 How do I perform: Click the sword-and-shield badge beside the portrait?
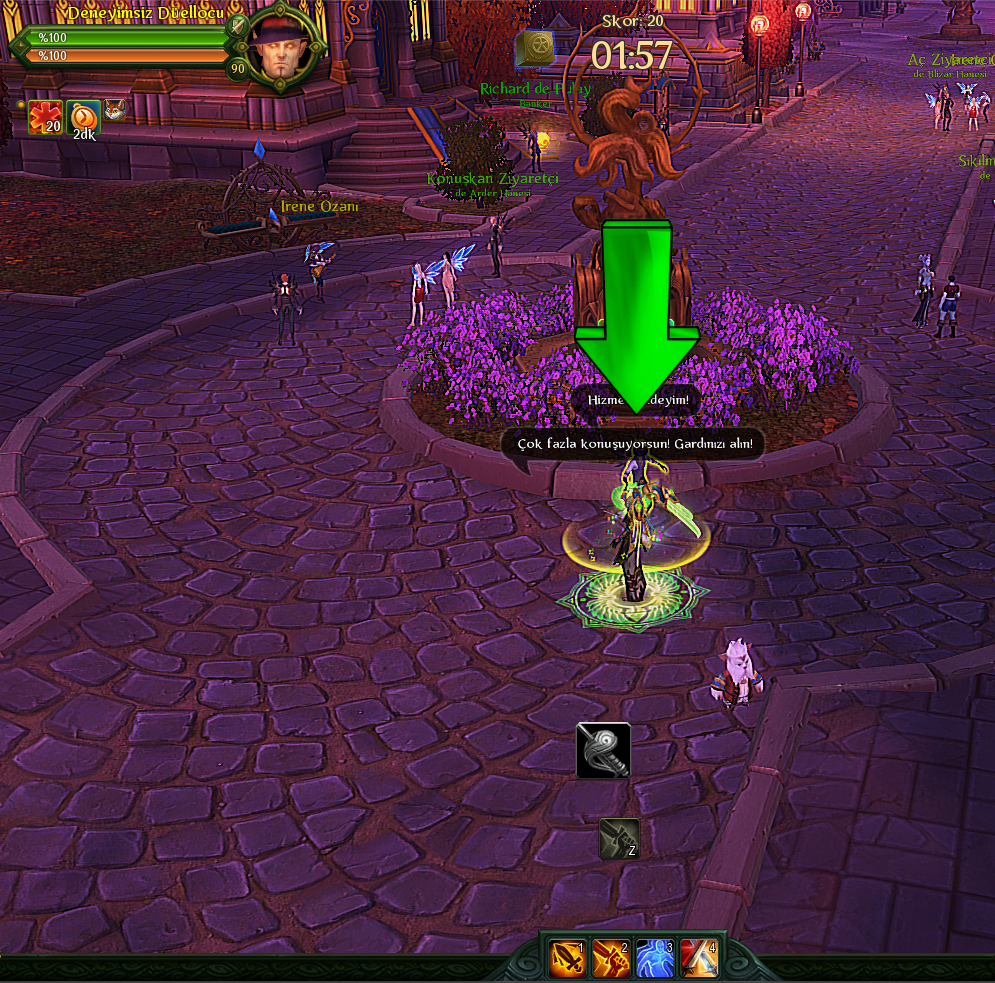238,25
